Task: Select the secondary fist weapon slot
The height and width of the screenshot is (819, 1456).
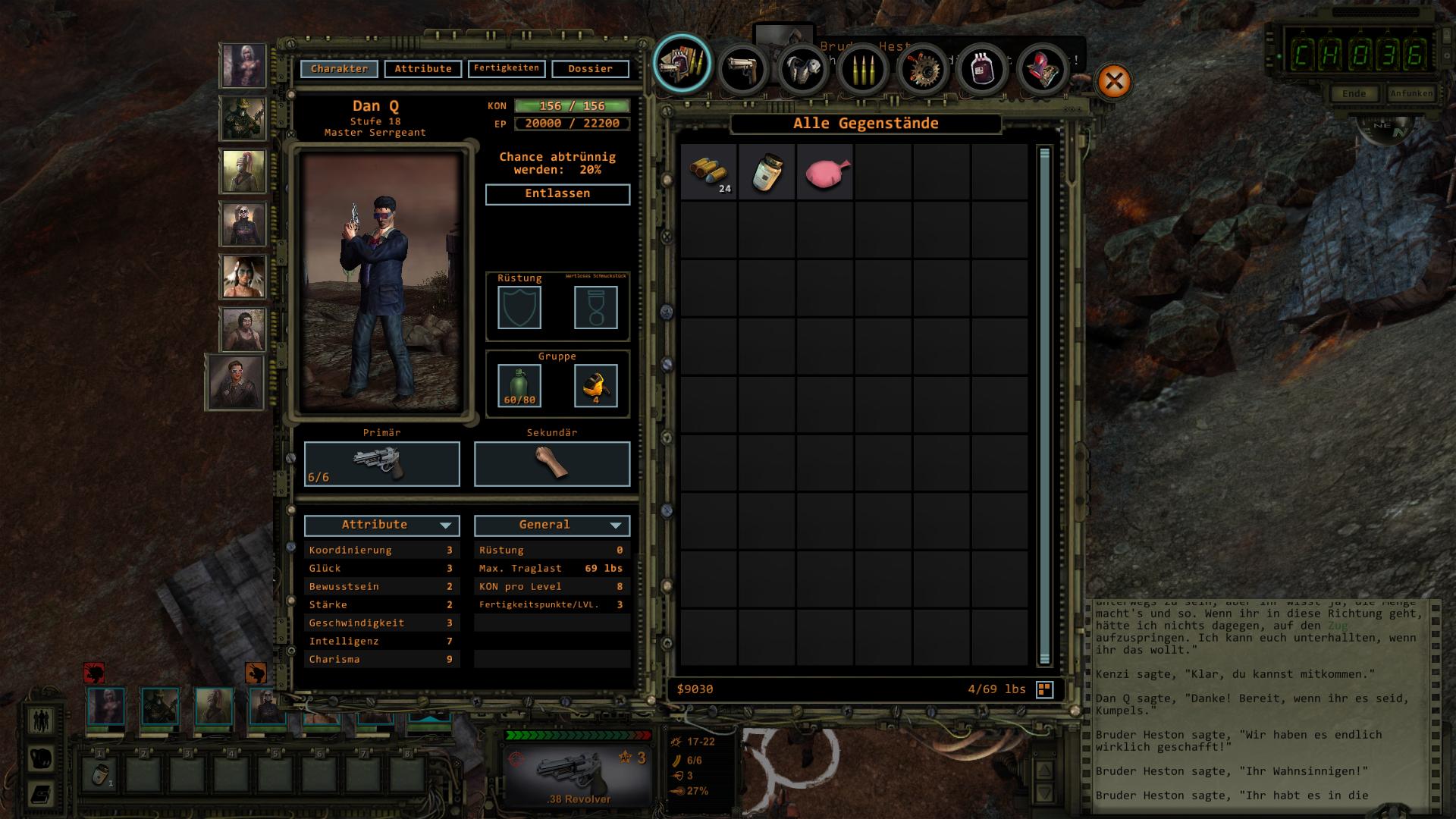Action: pyautogui.click(x=551, y=463)
